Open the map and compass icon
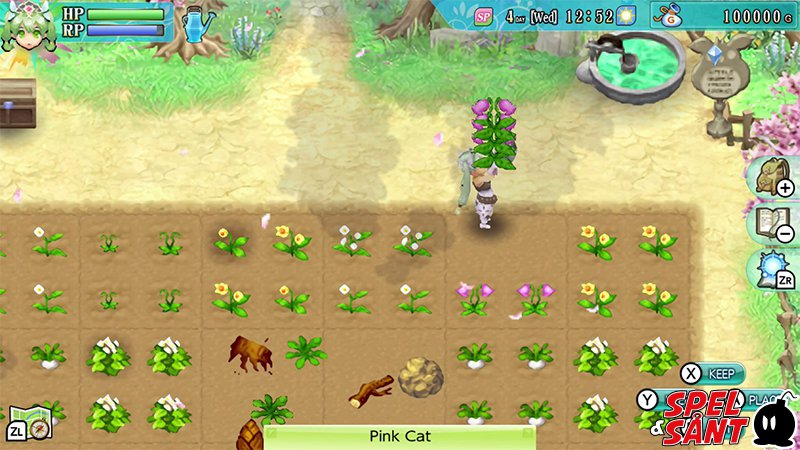 point(29,423)
